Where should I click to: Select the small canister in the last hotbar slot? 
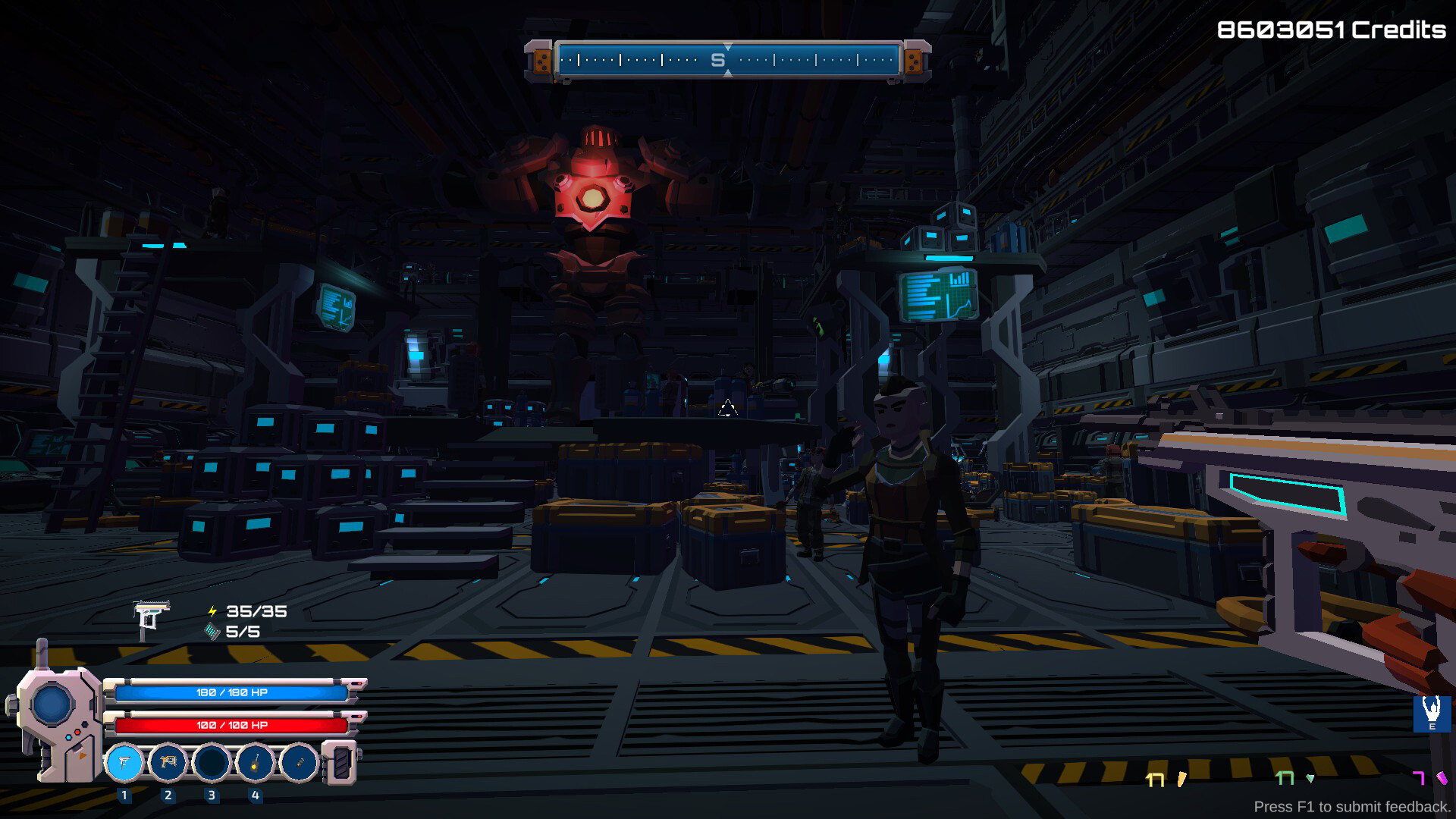(300, 762)
